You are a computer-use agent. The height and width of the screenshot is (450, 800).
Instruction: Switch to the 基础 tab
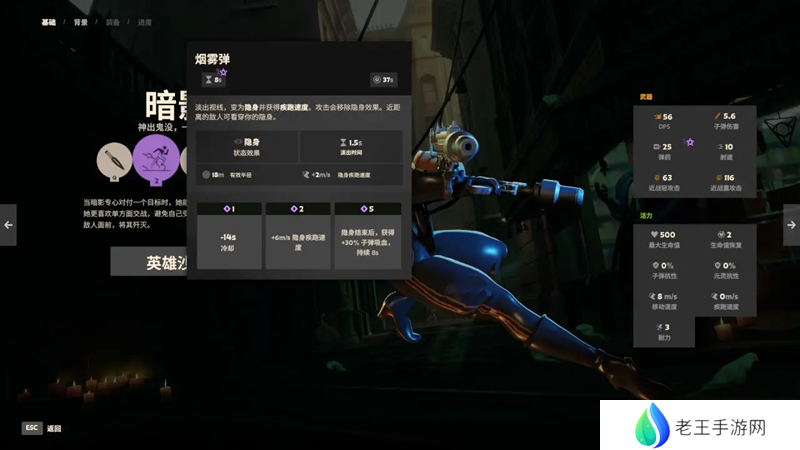tap(48, 22)
